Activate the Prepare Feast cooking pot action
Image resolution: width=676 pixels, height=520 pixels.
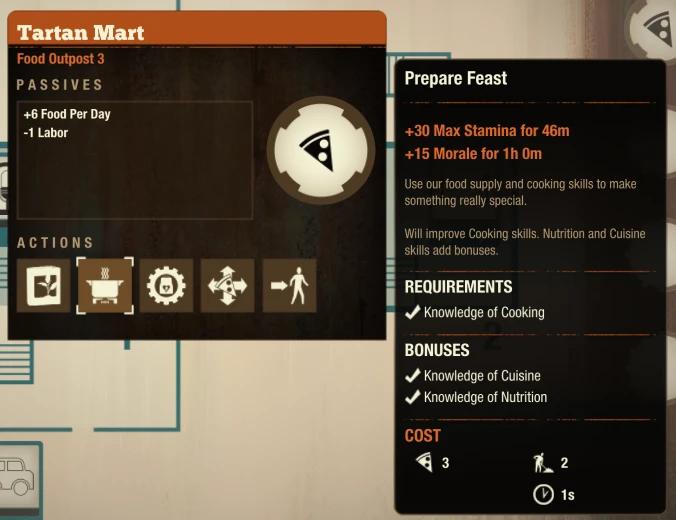coord(105,285)
